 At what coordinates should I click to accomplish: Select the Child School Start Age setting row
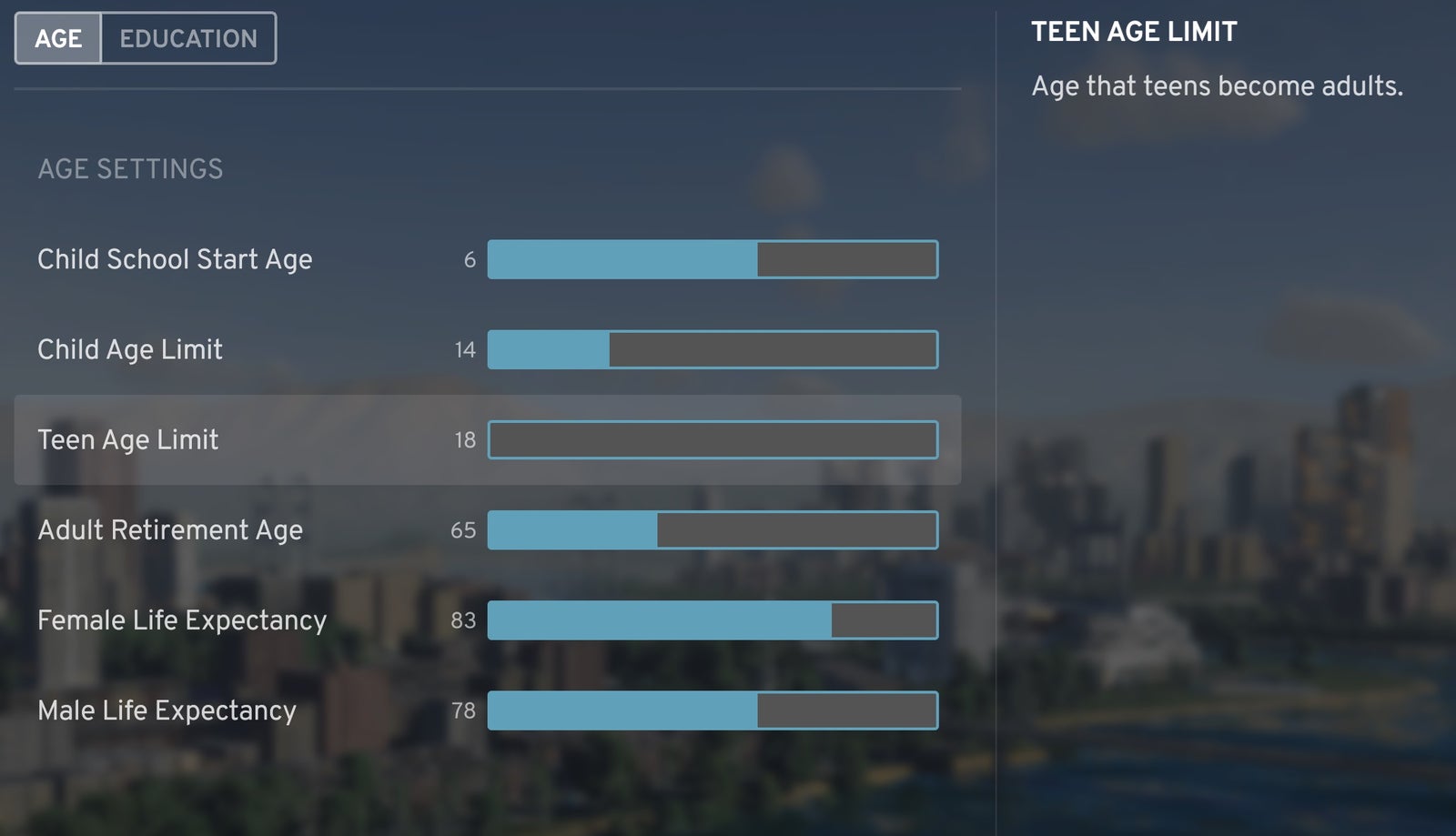pyautogui.click(x=175, y=259)
